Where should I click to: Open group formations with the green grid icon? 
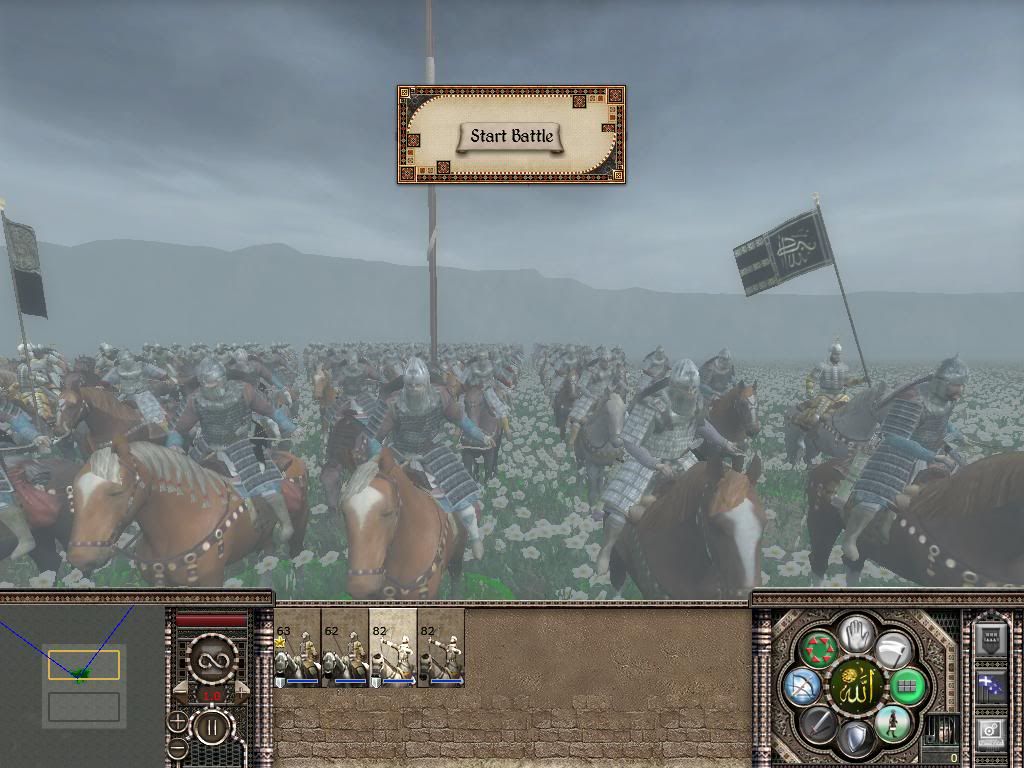pyautogui.click(x=907, y=686)
